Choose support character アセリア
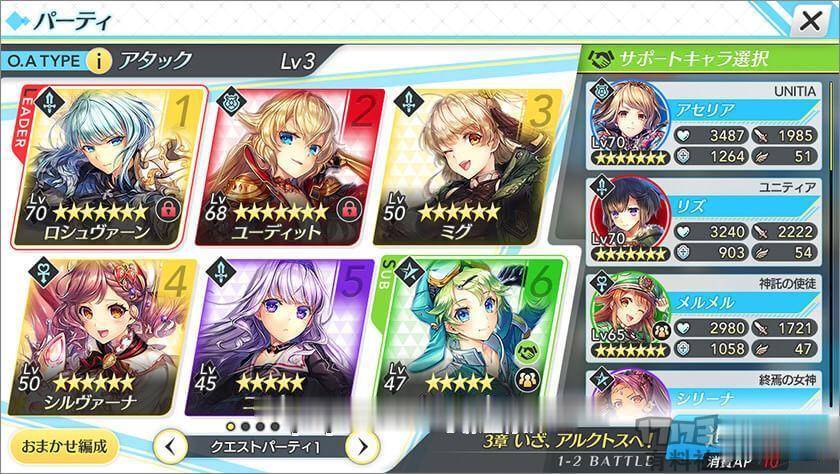 click(x=710, y=125)
